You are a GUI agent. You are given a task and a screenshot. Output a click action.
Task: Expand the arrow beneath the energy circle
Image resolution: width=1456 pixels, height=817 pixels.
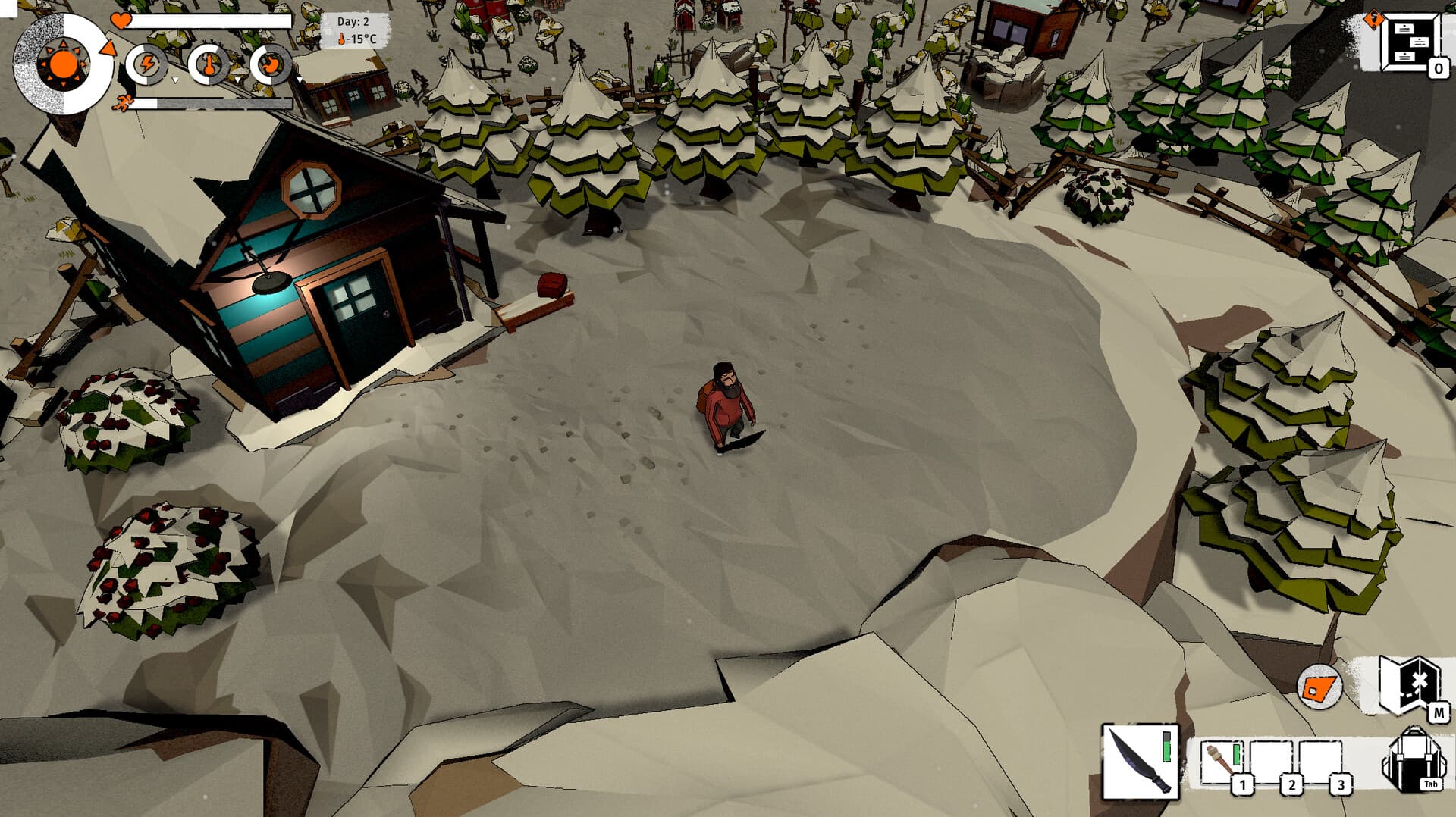tap(176, 81)
